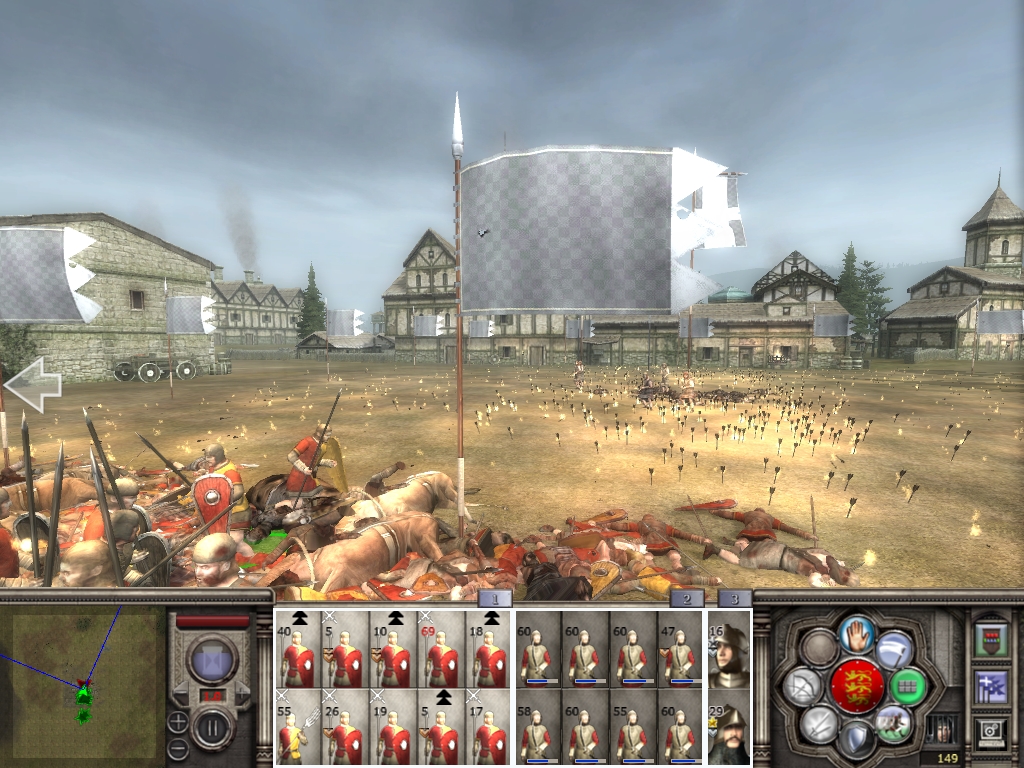Activate the shield guard mode button
1024x768 pixels.
858,738
